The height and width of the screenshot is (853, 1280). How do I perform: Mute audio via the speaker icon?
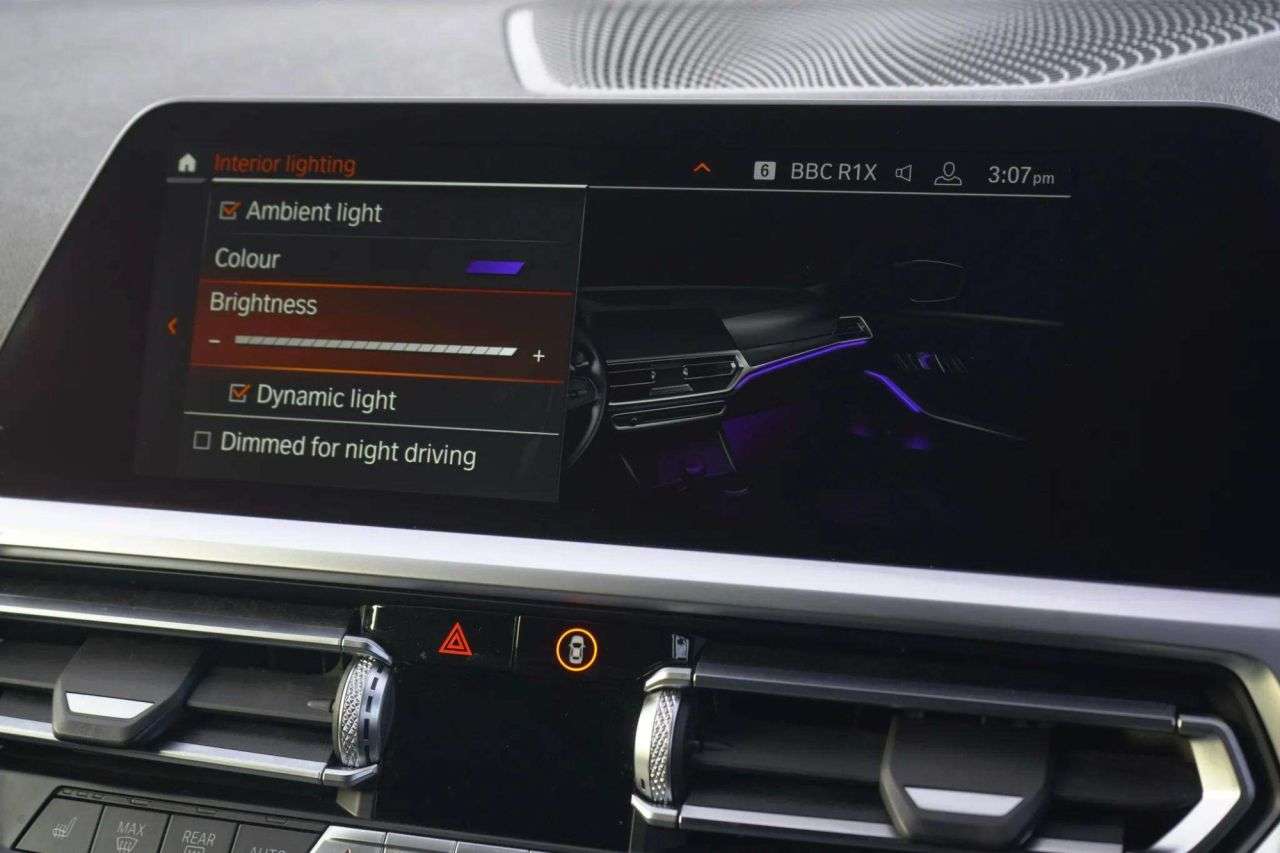pos(902,172)
